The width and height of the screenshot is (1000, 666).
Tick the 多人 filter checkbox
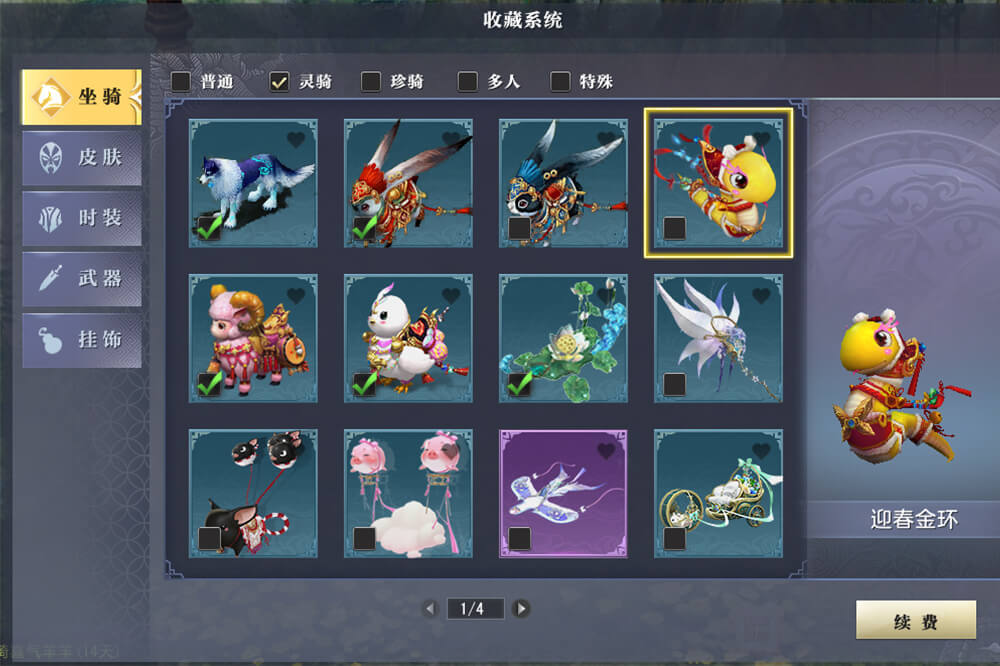click(x=467, y=82)
